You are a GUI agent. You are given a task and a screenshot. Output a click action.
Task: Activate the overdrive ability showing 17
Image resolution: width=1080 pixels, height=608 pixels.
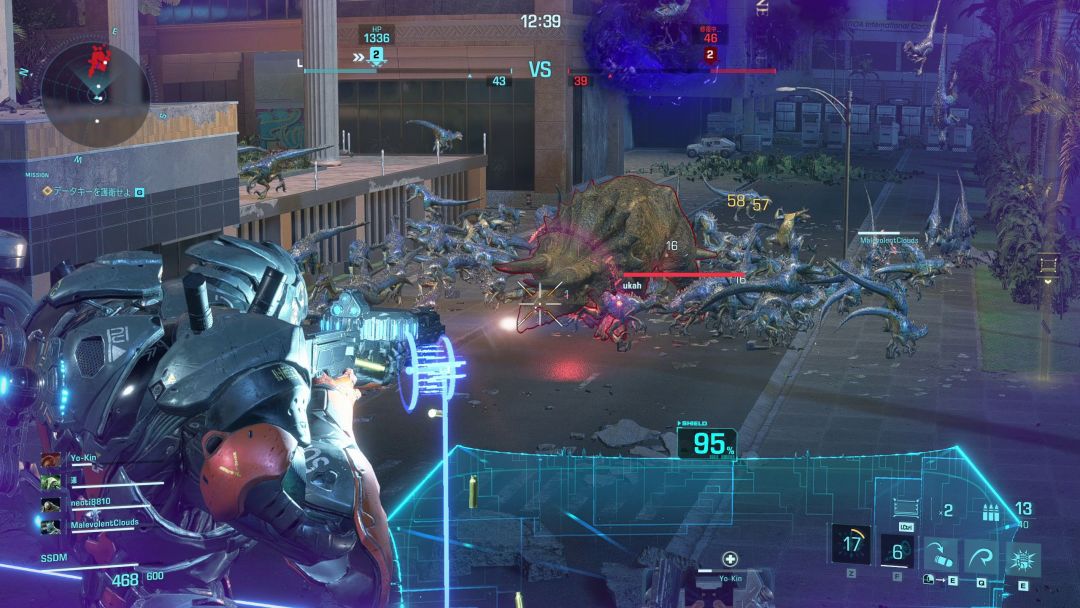tap(851, 545)
